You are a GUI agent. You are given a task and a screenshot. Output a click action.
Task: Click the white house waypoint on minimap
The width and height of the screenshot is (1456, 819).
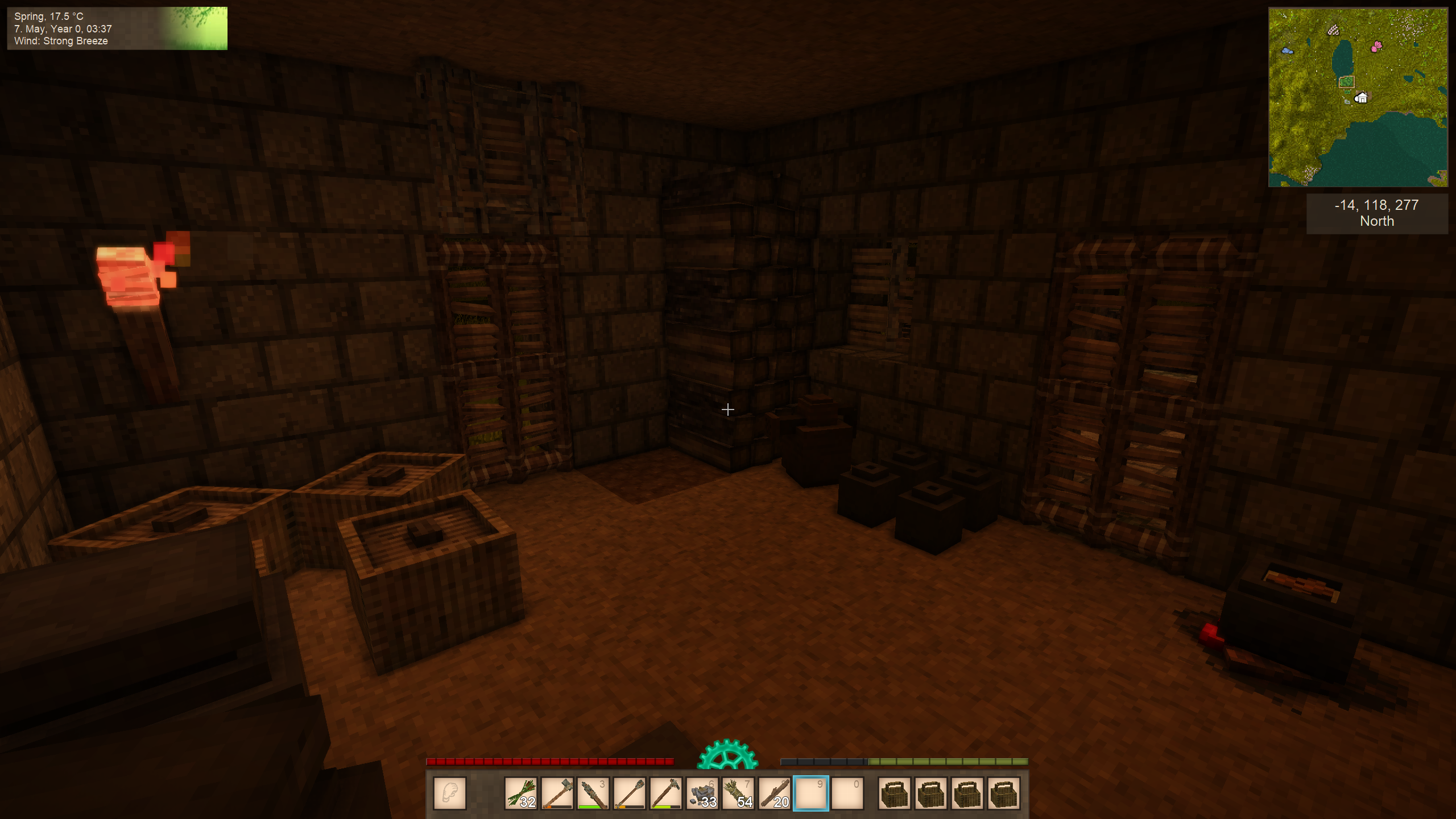coord(1361,98)
